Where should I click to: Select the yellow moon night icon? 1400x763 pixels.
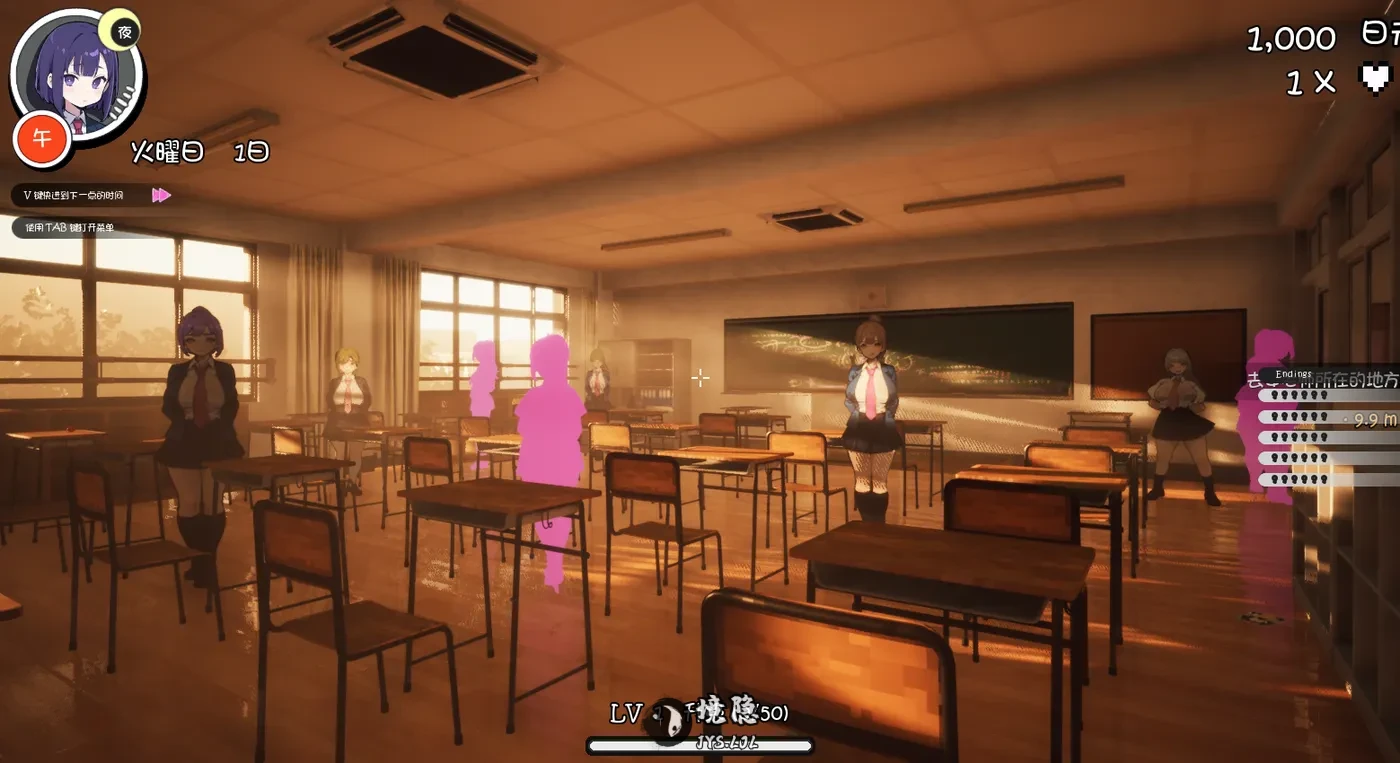(x=122, y=30)
